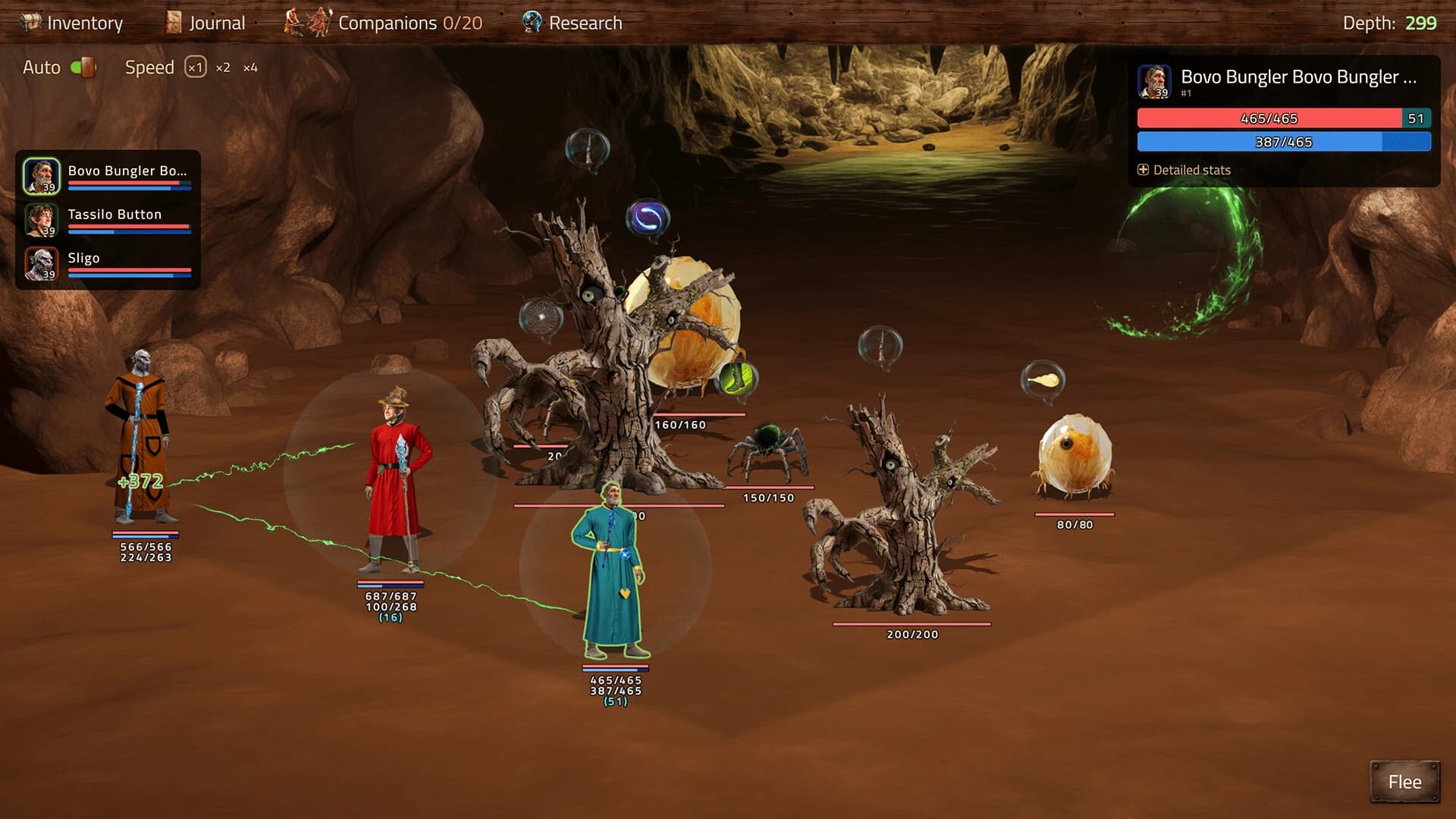Image resolution: width=1456 pixels, height=819 pixels.
Task: Select Bovo Bungler's portrait in the party list
Action: pos(43,174)
